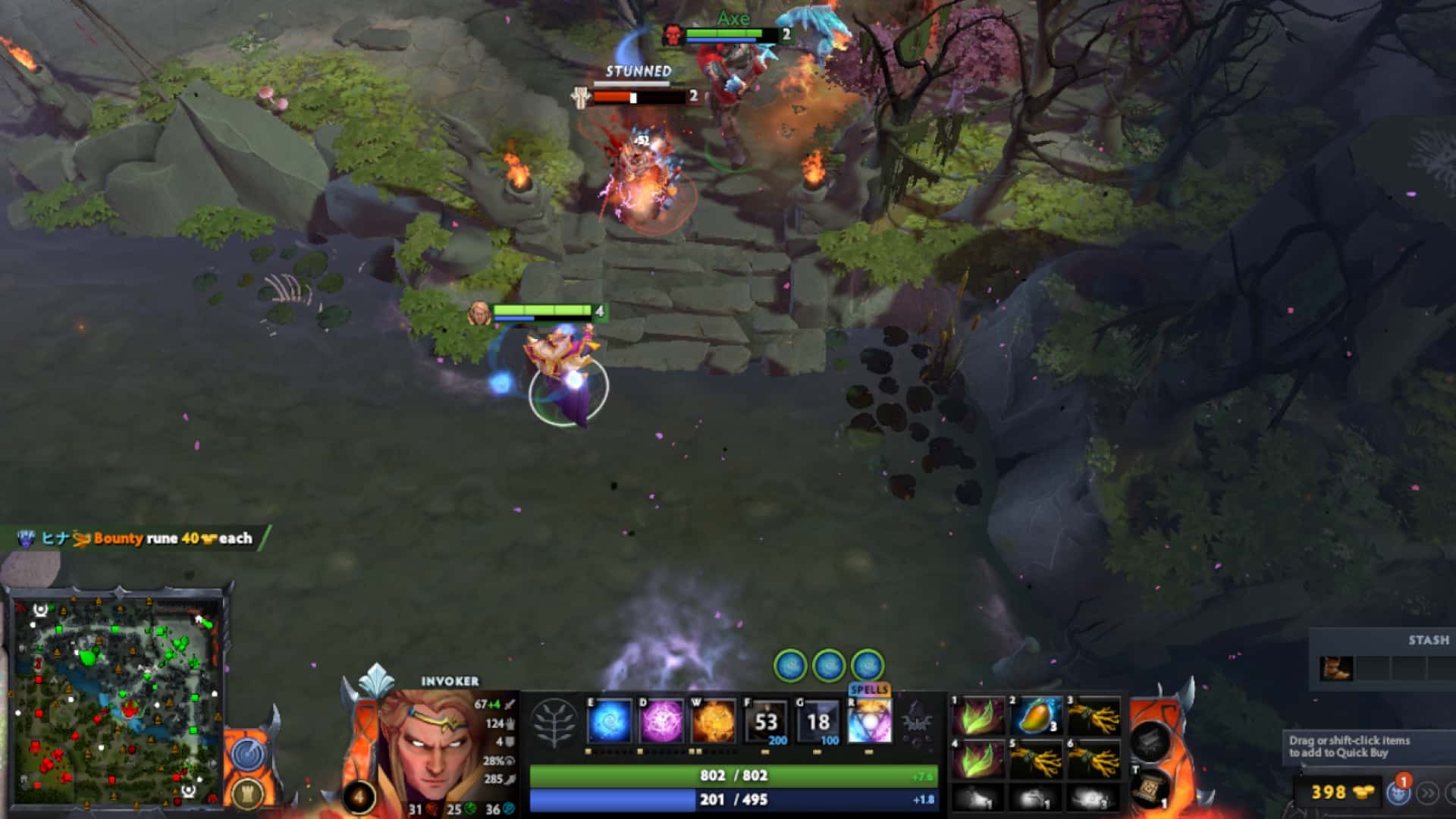1456x819 pixels.
Task: Switch to the SPELLS tab above the Invoke ability
Action: 870,690
